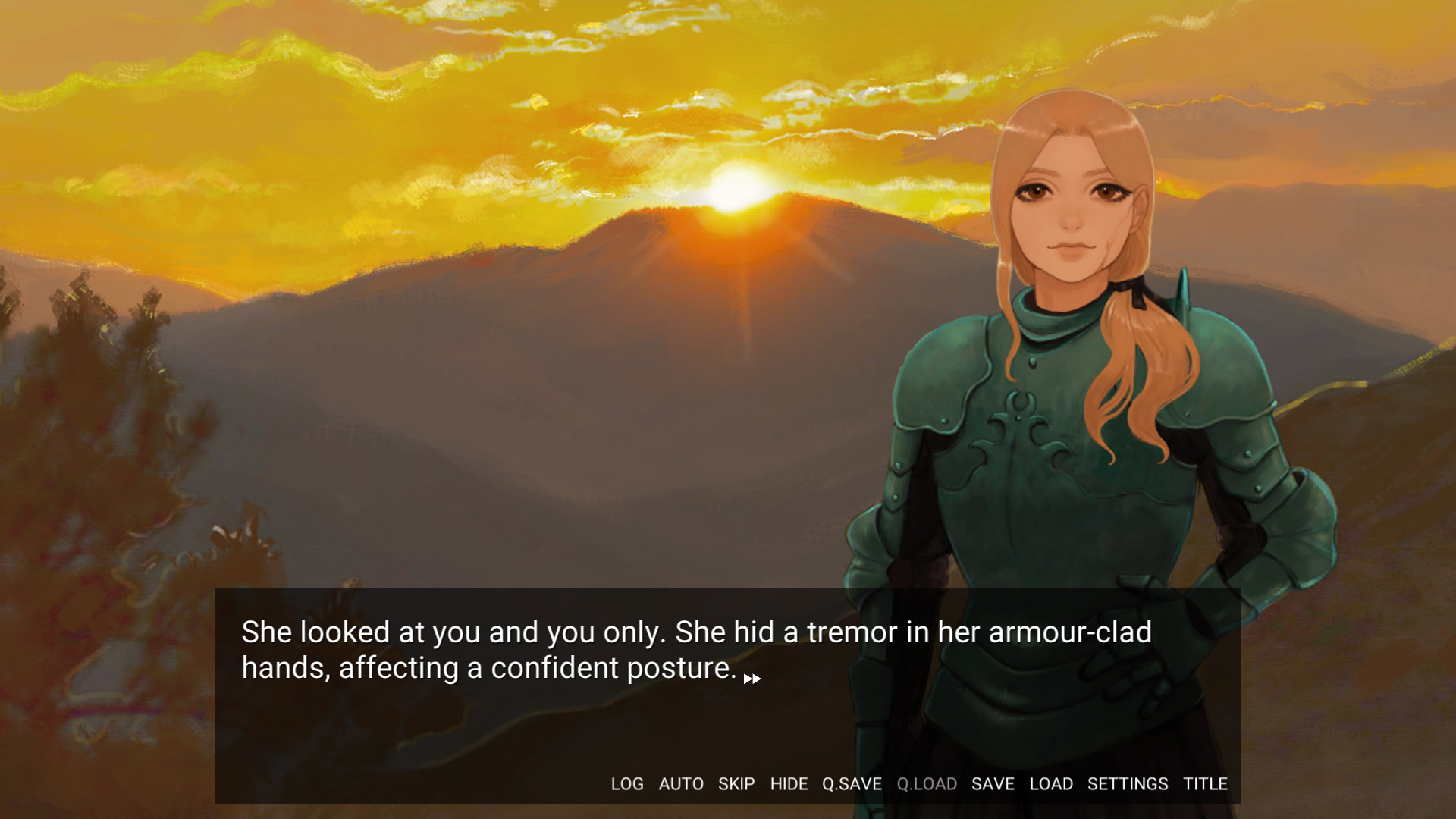
Task: Open the LOG dialogue history
Action: click(x=626, y=784)
